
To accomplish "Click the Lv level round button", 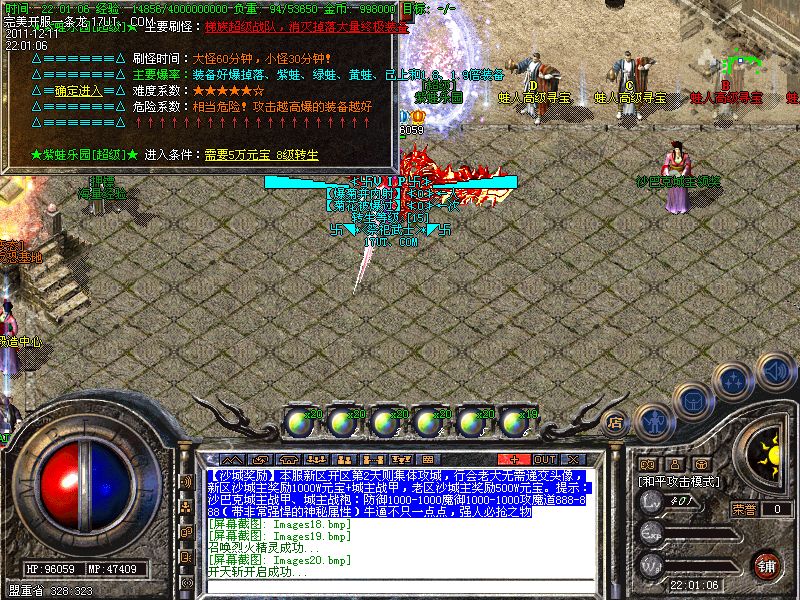I will pos(651,503).
